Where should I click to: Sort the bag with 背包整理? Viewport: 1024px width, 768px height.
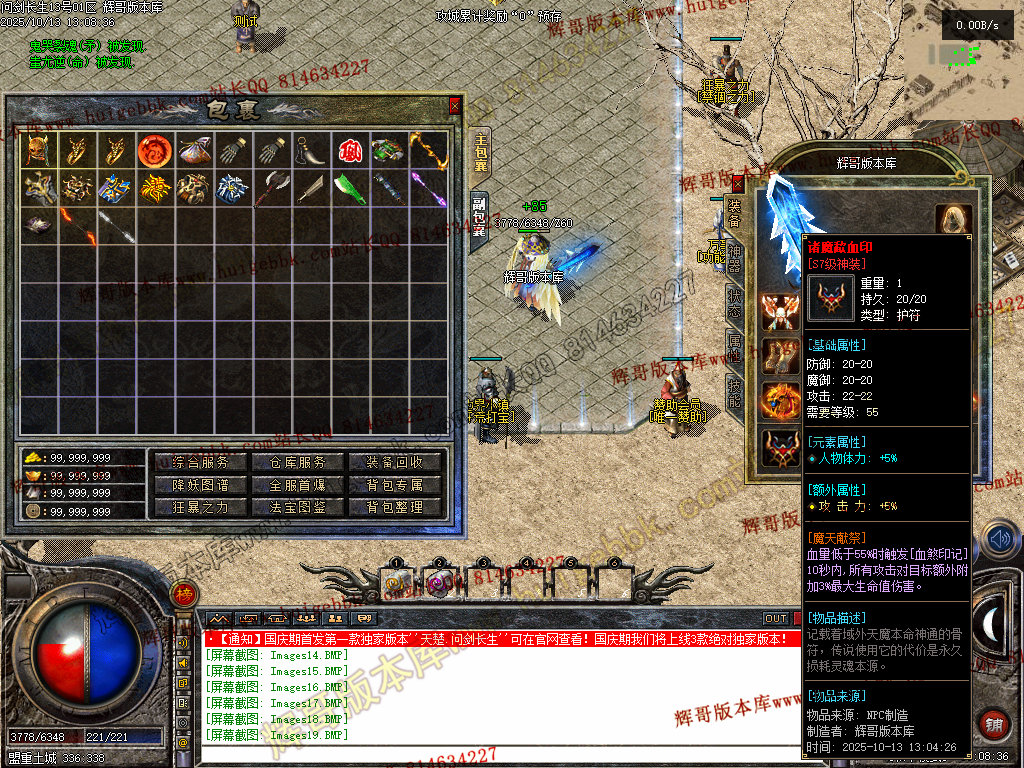395,507
